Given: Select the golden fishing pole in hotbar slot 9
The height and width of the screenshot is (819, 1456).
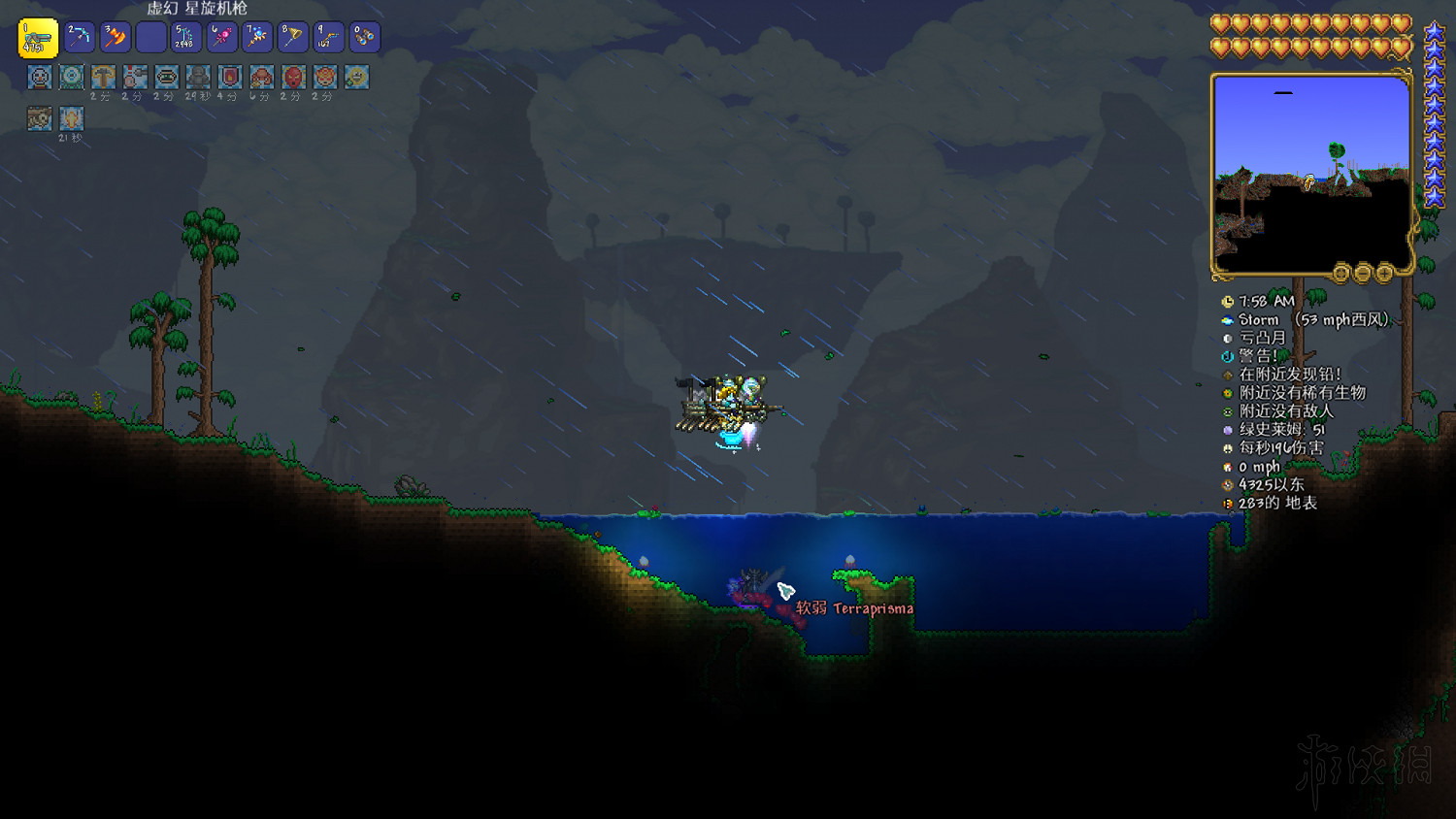Looking at the screenshot, I should point(326,37).
